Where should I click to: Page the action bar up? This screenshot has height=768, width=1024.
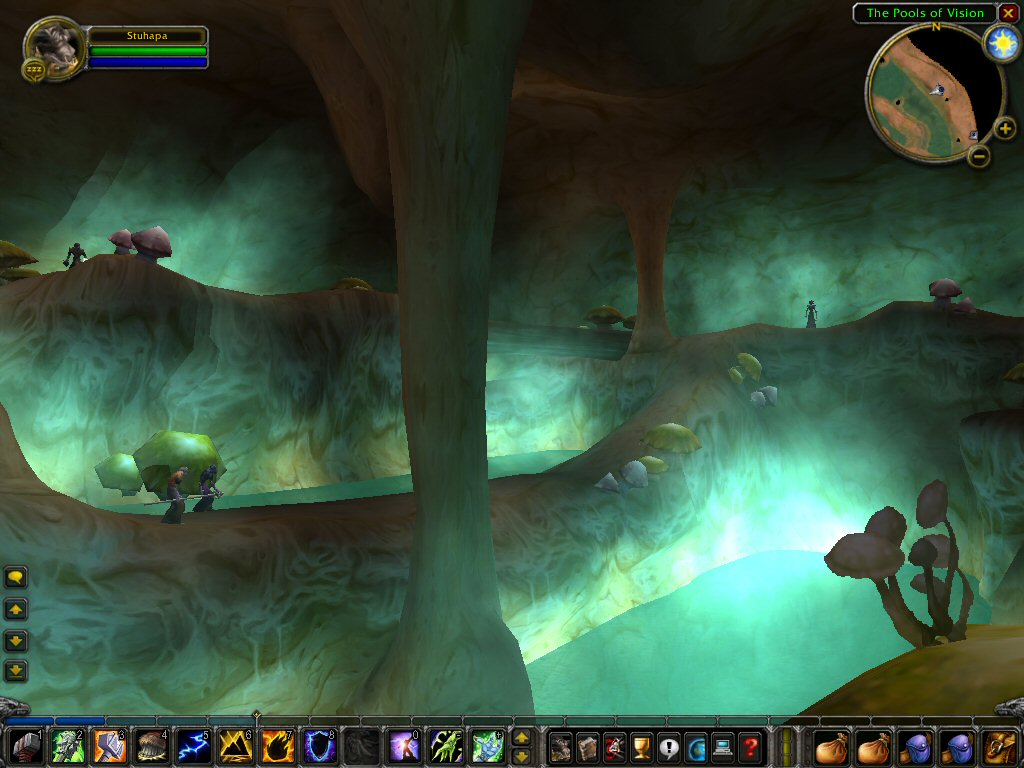[521, 738]
